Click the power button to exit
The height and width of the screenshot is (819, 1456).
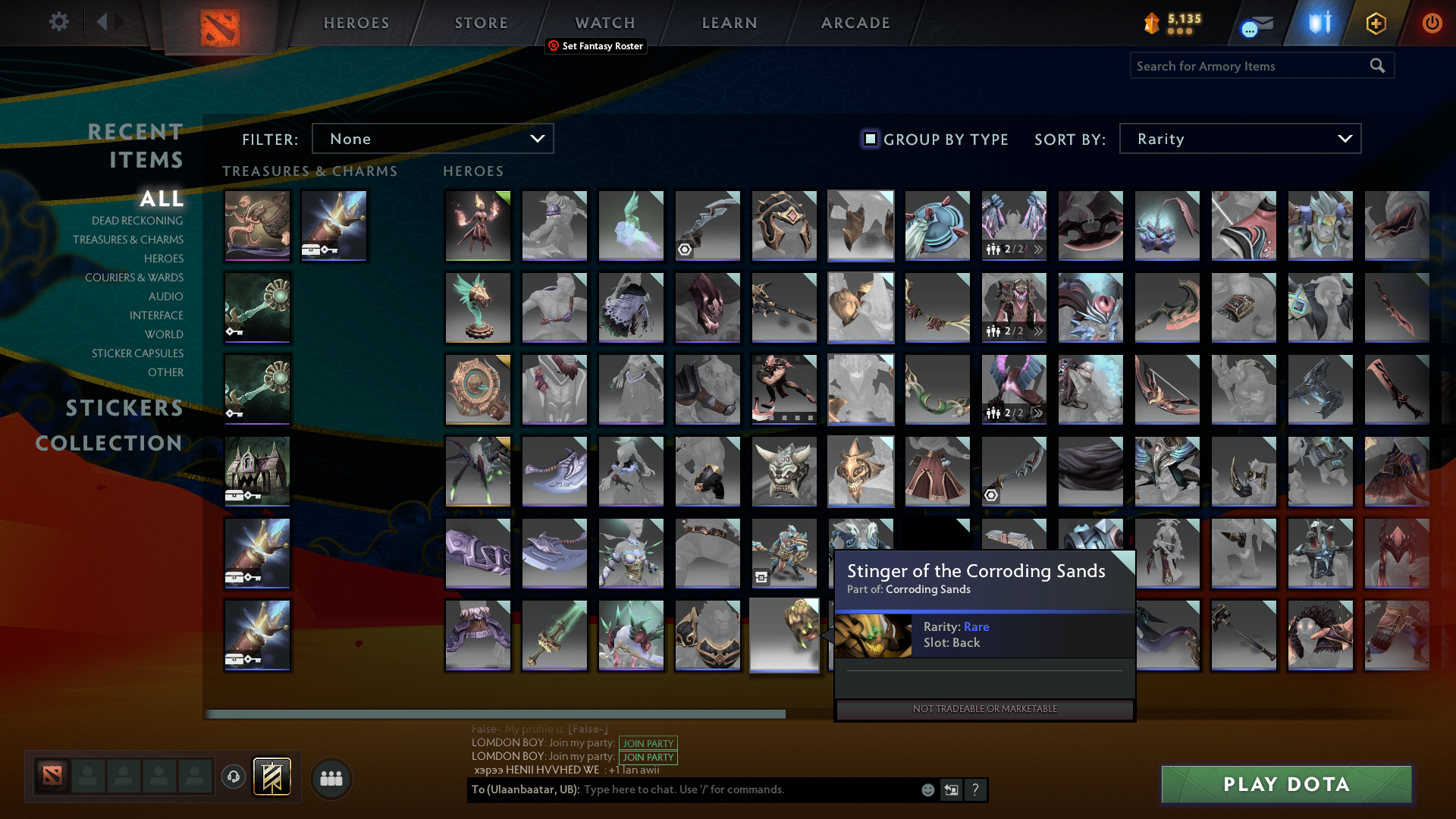(1432, 23)
